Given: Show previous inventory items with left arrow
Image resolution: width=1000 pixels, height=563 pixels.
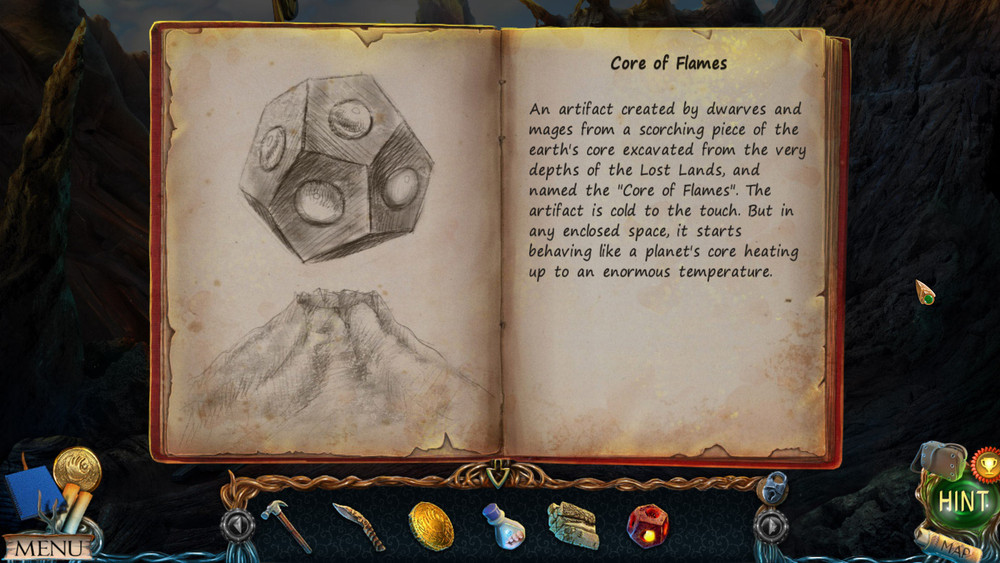Looking at the screenshot, I should click(x=237, y=524).
